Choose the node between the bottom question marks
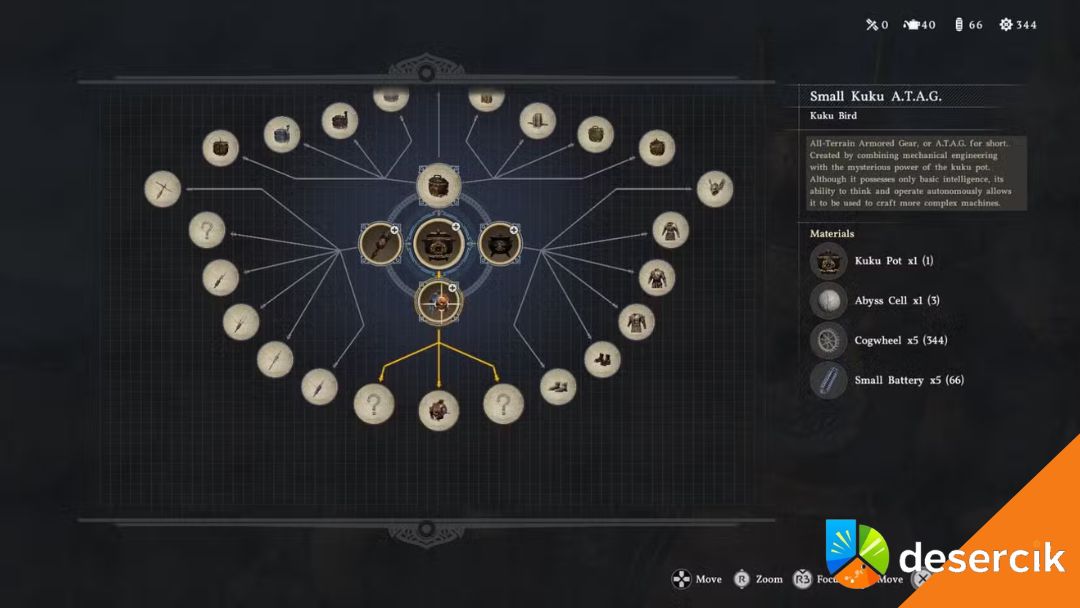Image resolution: width=1080 pixels, height=608 pixels. (438, 409)
